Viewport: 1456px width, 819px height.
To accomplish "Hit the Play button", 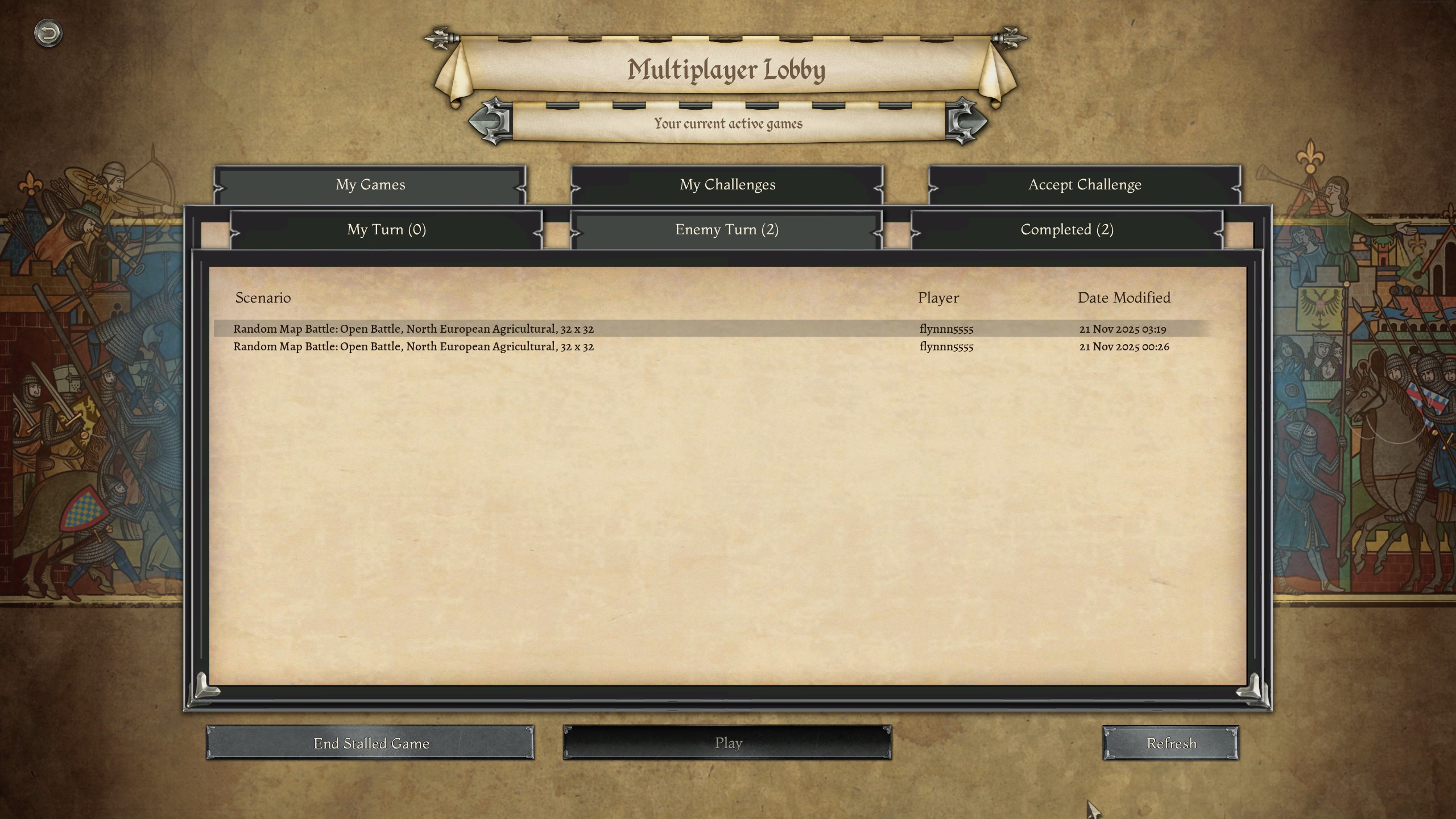I will tap(727, 743).
